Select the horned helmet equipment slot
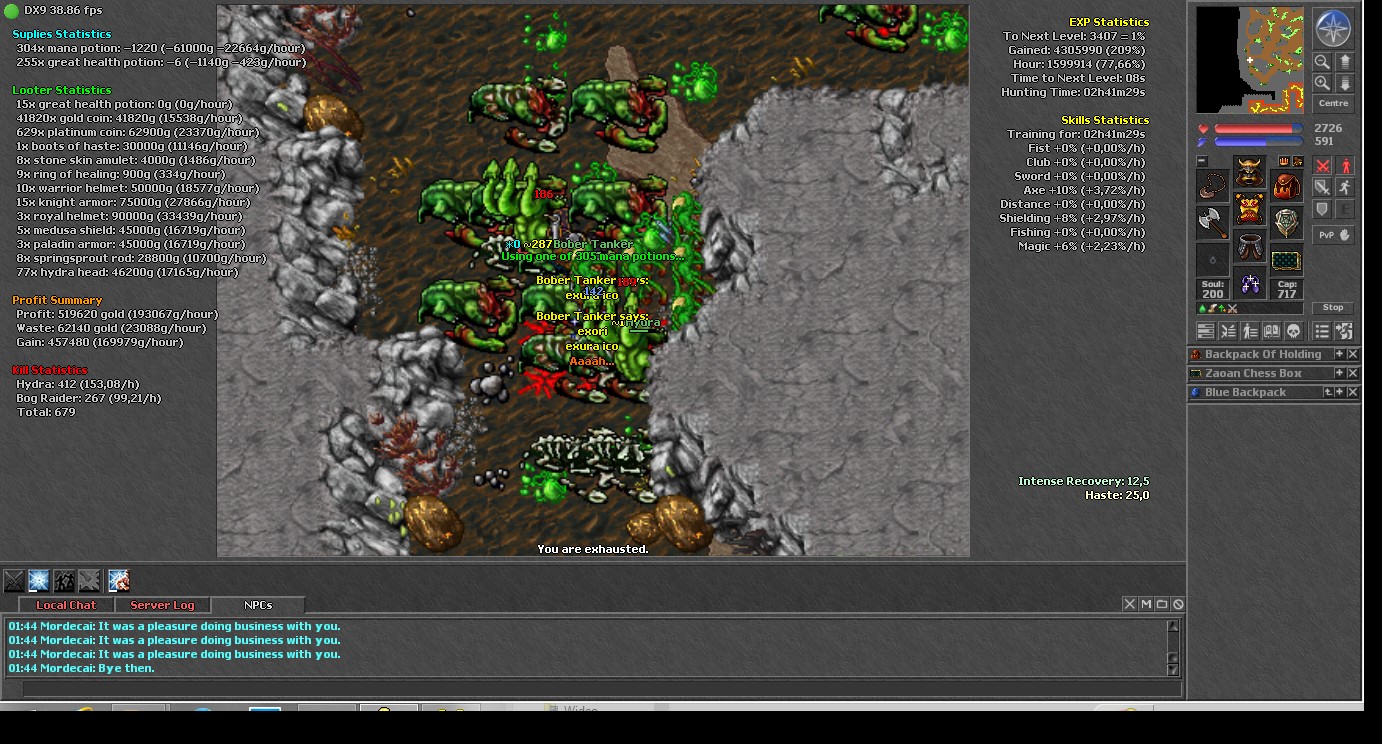1382x744 pixels. [x=1249, y=172]
